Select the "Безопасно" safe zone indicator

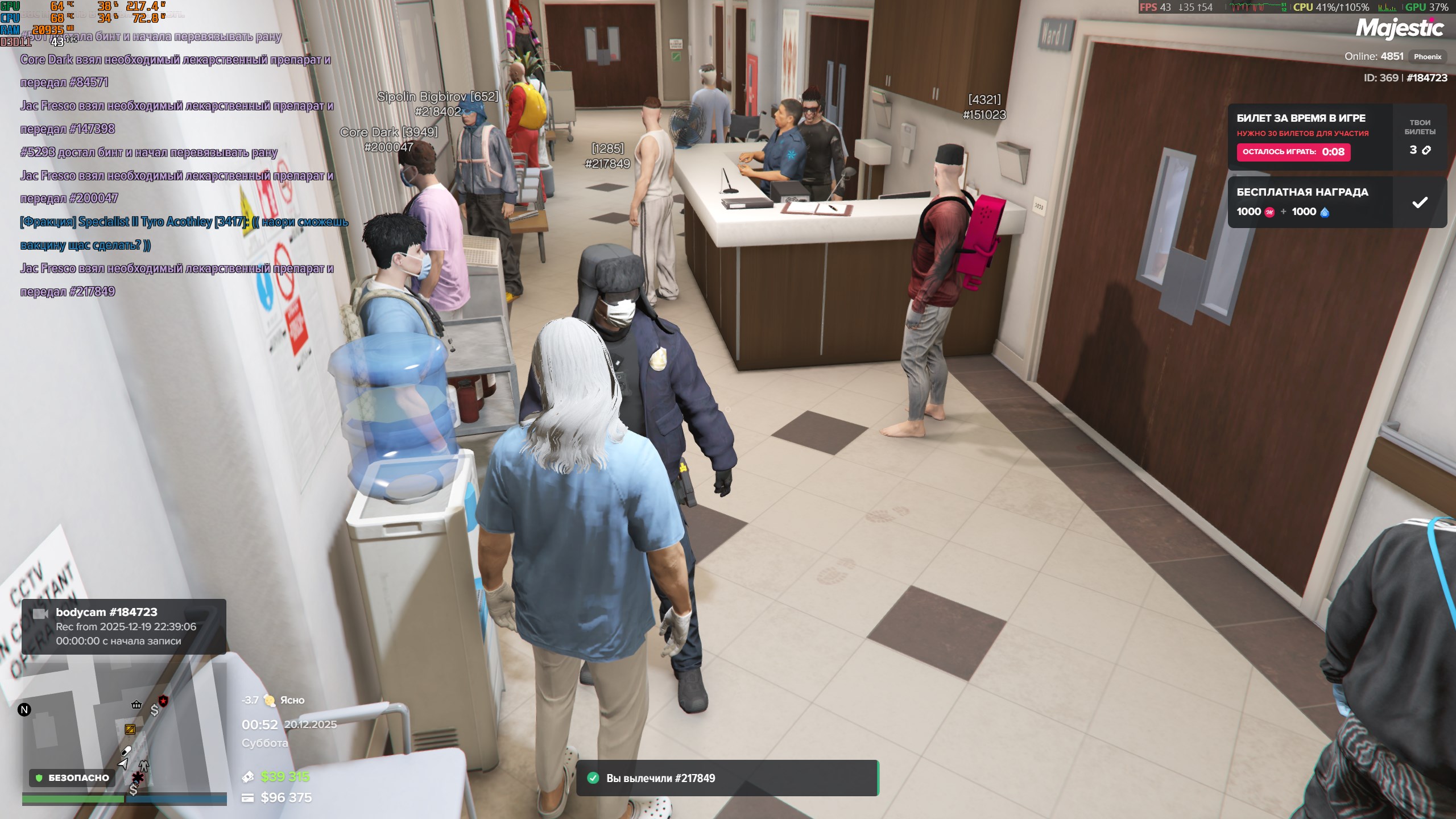click(72, 777)
